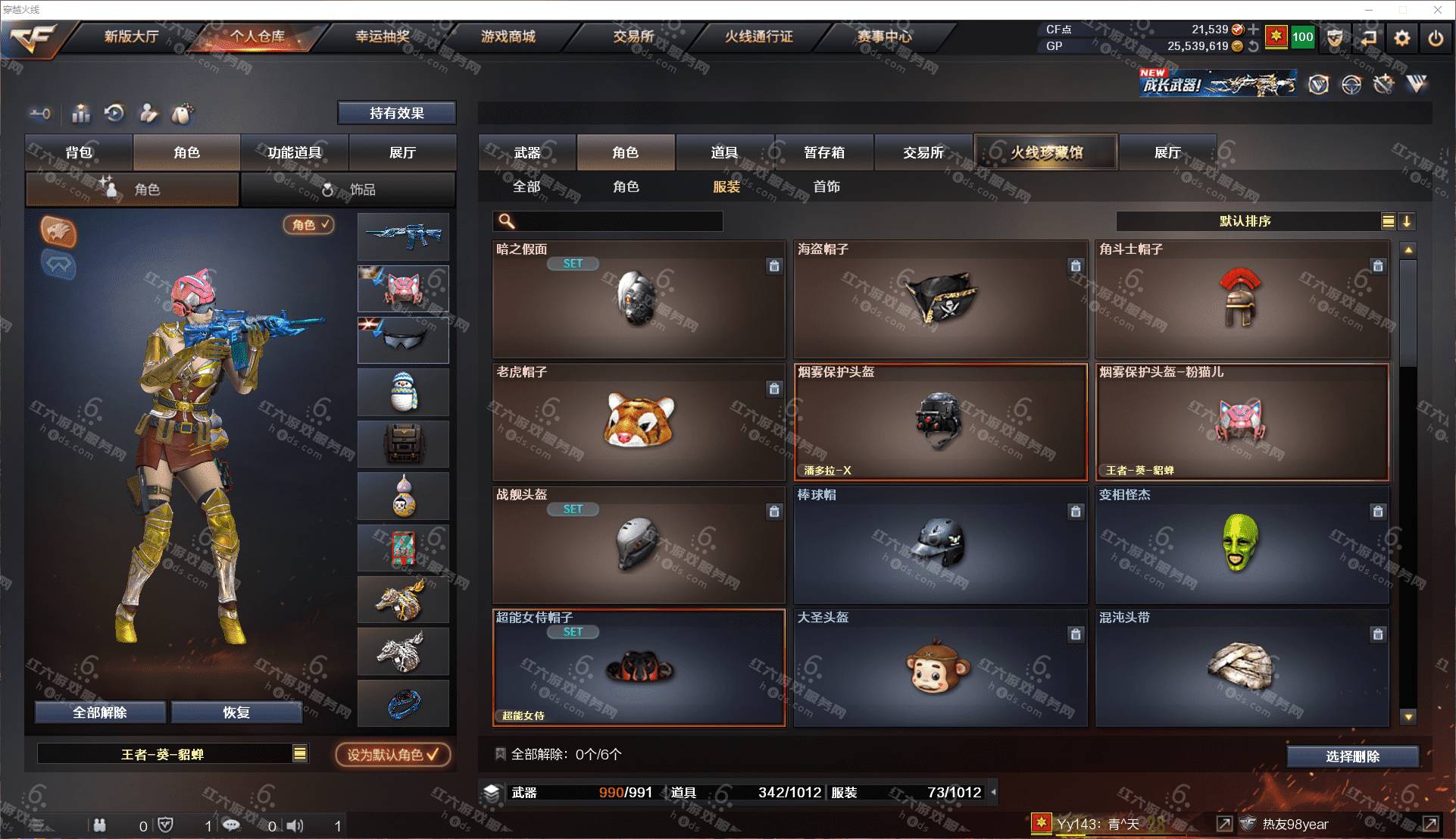Image resolution: width=1456 pixels, height=839 pixels.
Task: Select the 功能道具 tab
Action: [294, 152]
